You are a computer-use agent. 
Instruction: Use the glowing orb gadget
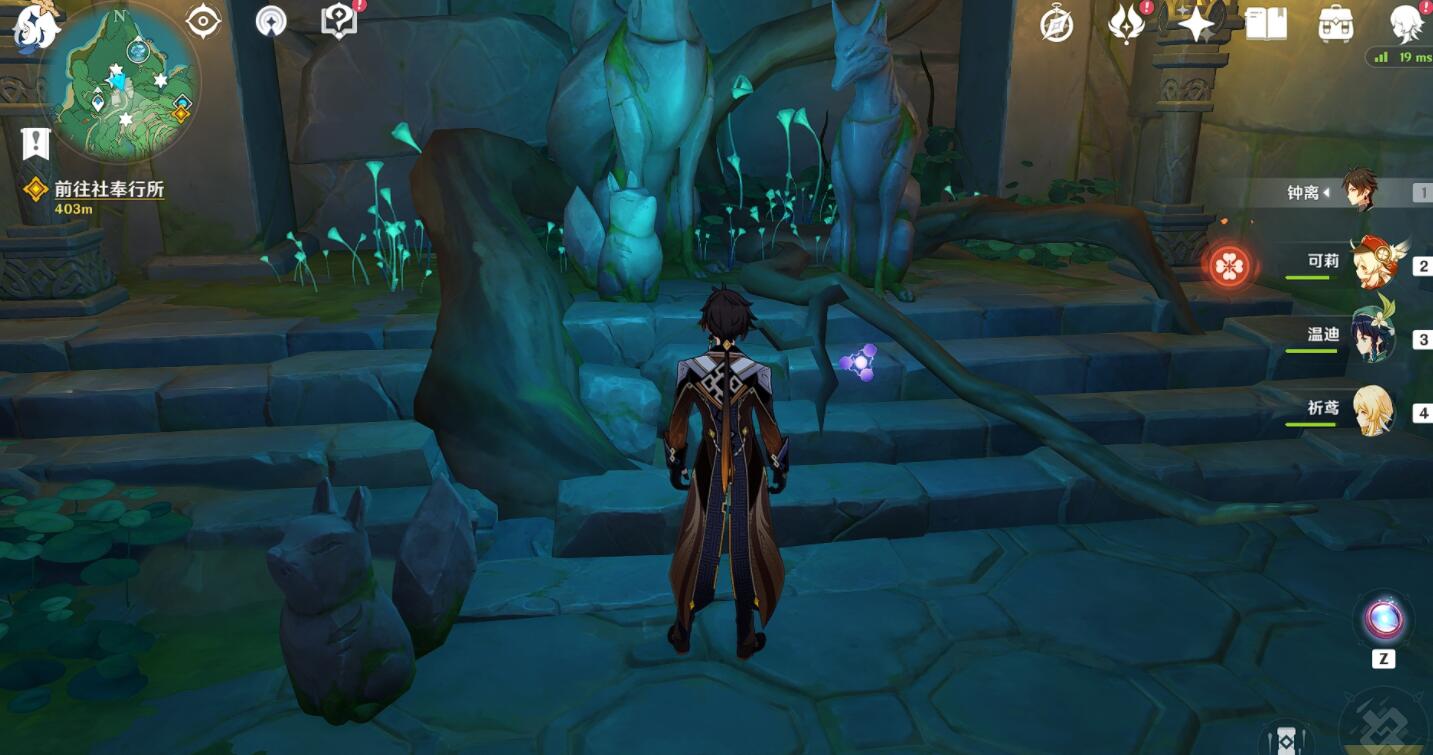pos(1383,620)
